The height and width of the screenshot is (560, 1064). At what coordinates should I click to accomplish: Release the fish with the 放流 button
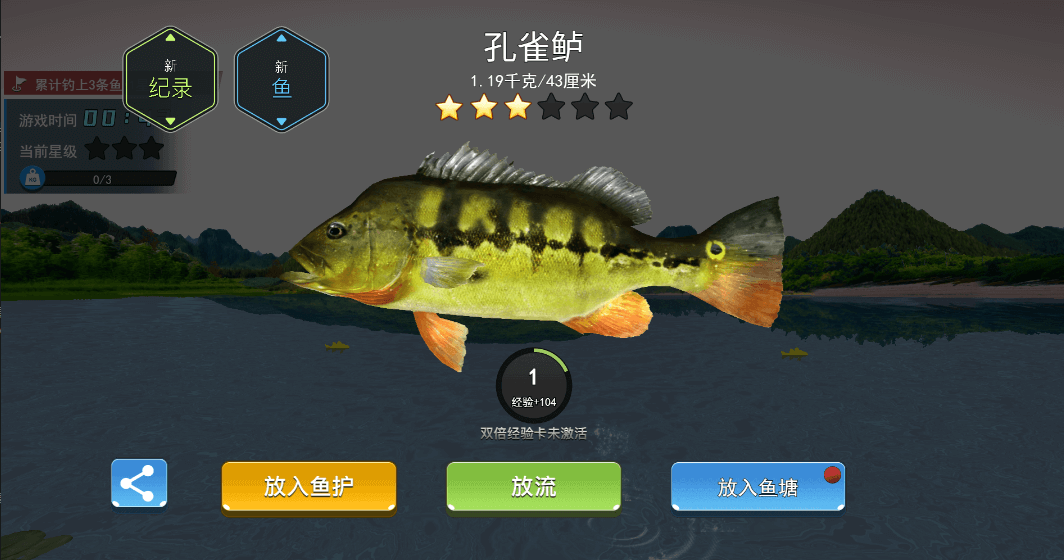[x=533, y=487]
